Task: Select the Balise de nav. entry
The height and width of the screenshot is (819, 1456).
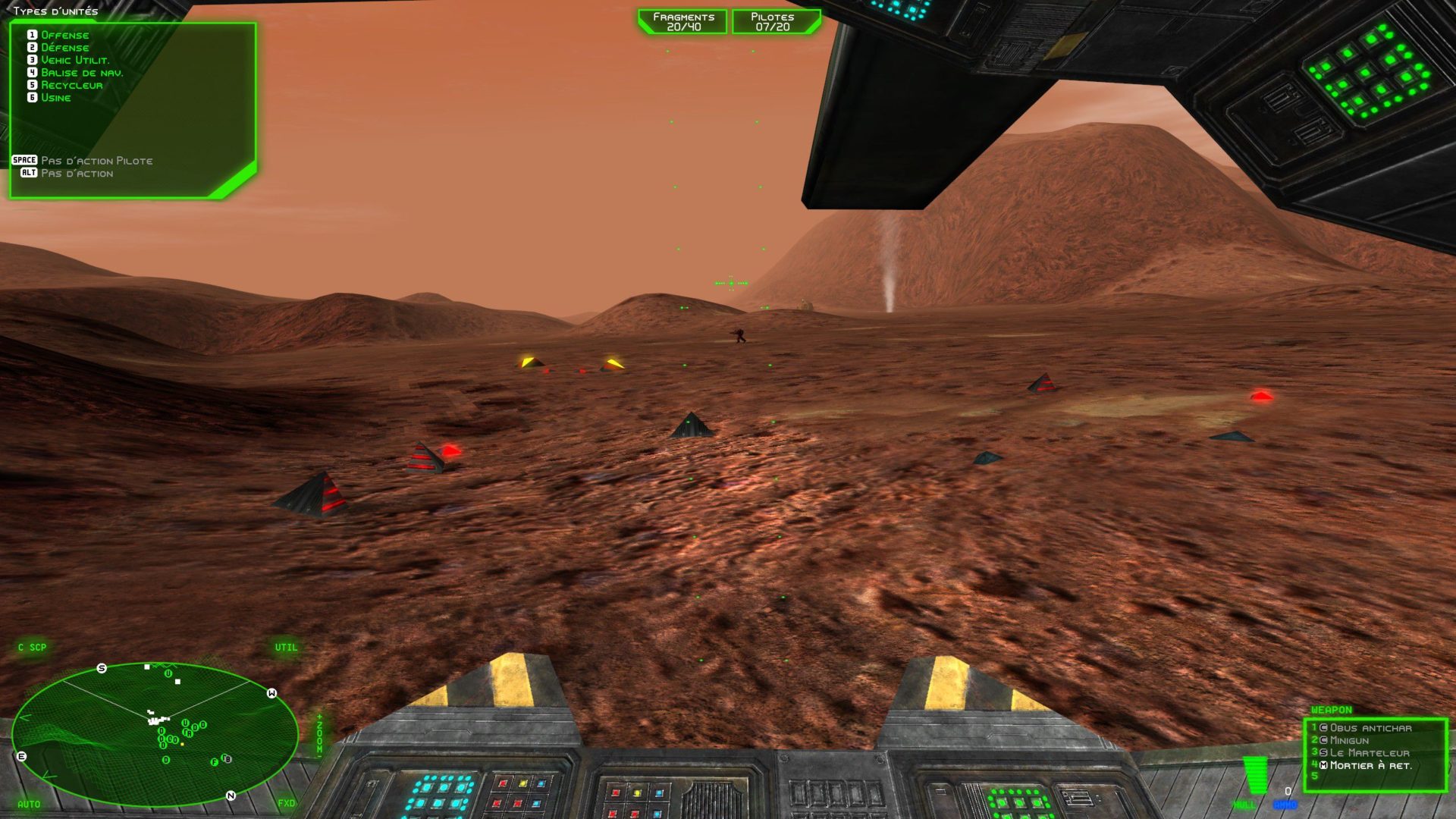Action: pyautogui.click(x=81, y=73)
